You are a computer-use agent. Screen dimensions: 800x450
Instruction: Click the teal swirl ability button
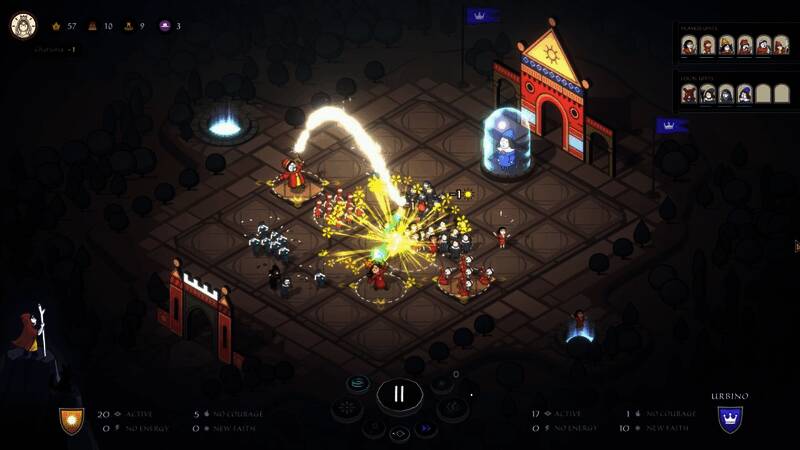358,383
